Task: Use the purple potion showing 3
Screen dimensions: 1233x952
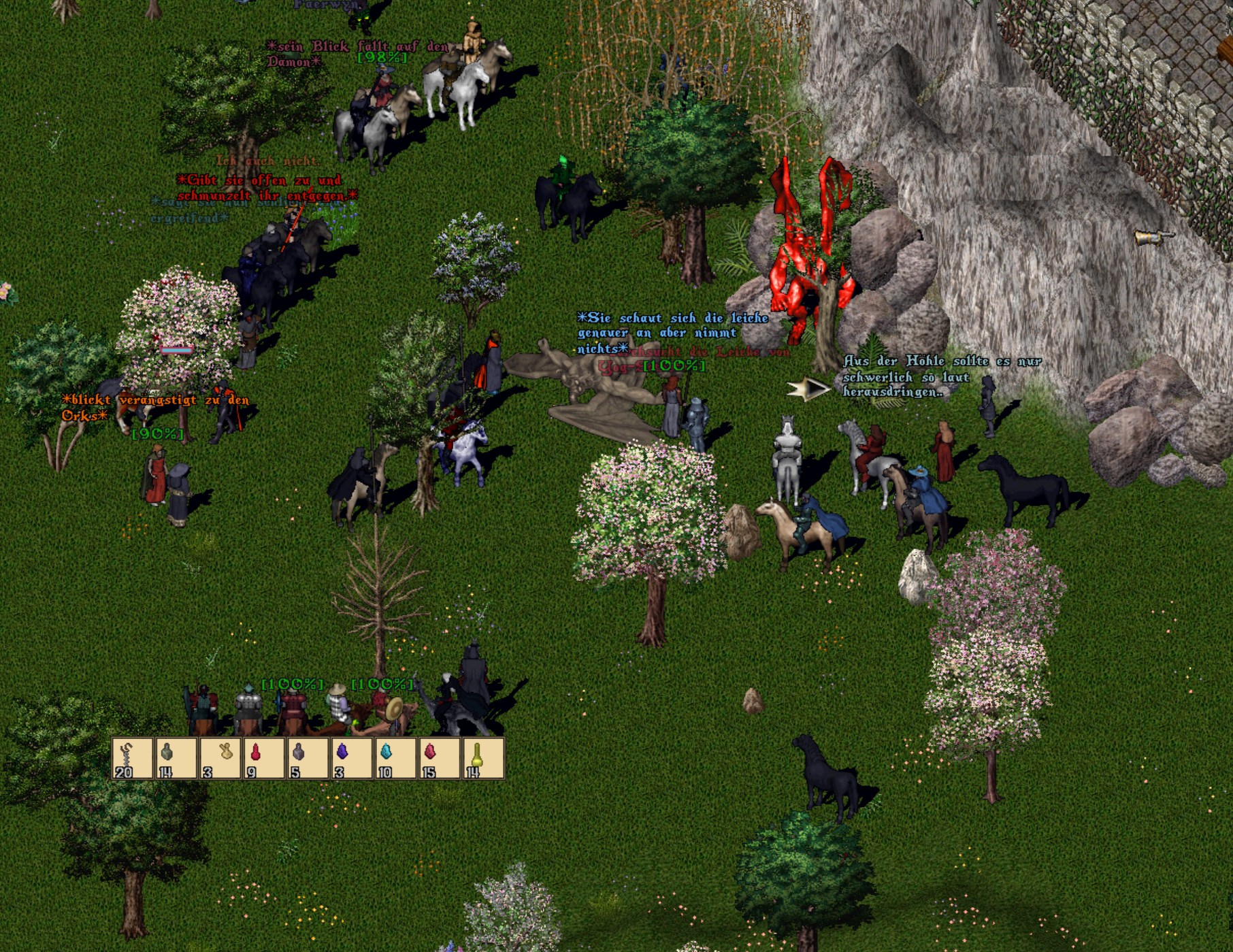Action: [x=351, y=757]
